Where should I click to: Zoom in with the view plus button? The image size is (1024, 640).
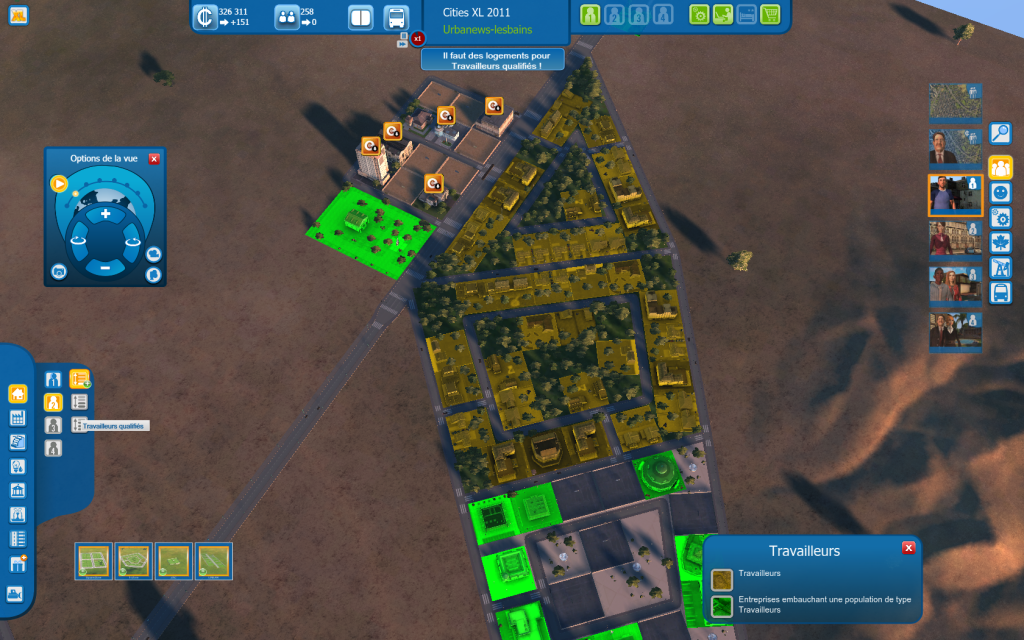[x=105, y=214]
